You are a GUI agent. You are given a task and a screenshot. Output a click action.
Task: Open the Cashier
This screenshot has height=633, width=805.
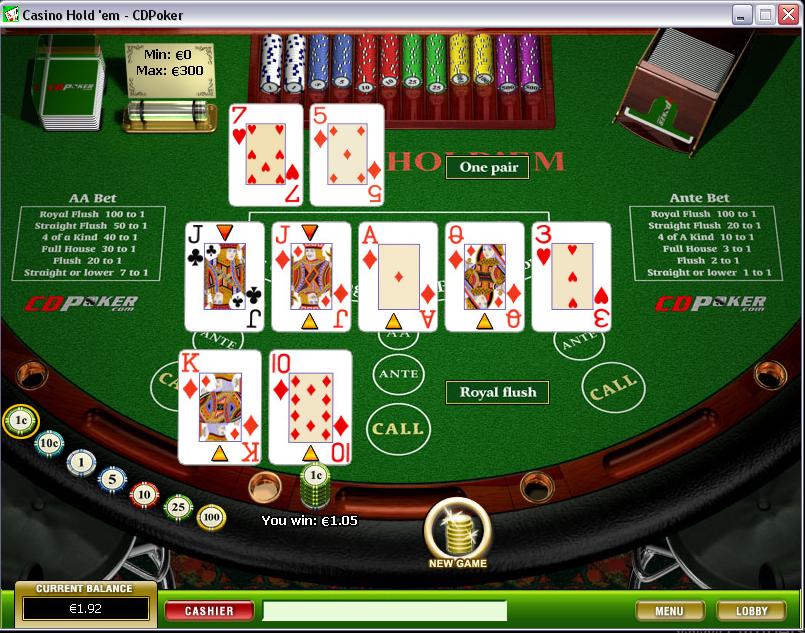pos(209,610)
